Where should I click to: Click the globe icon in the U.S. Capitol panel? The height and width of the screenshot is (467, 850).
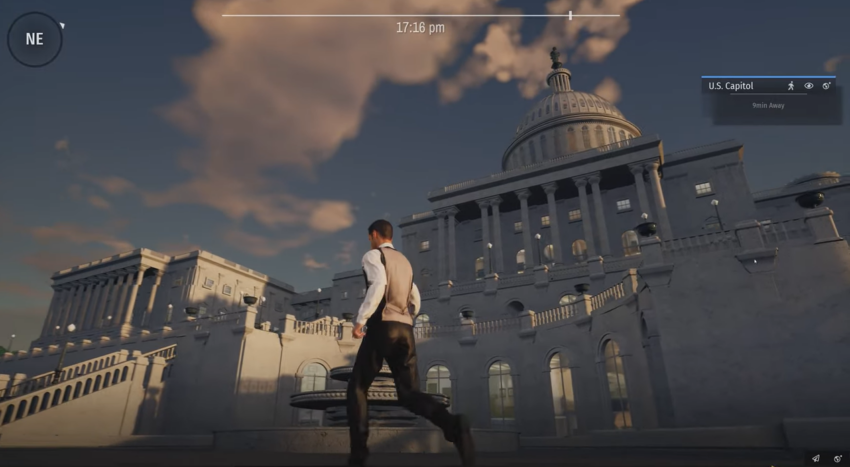point(827,86)
